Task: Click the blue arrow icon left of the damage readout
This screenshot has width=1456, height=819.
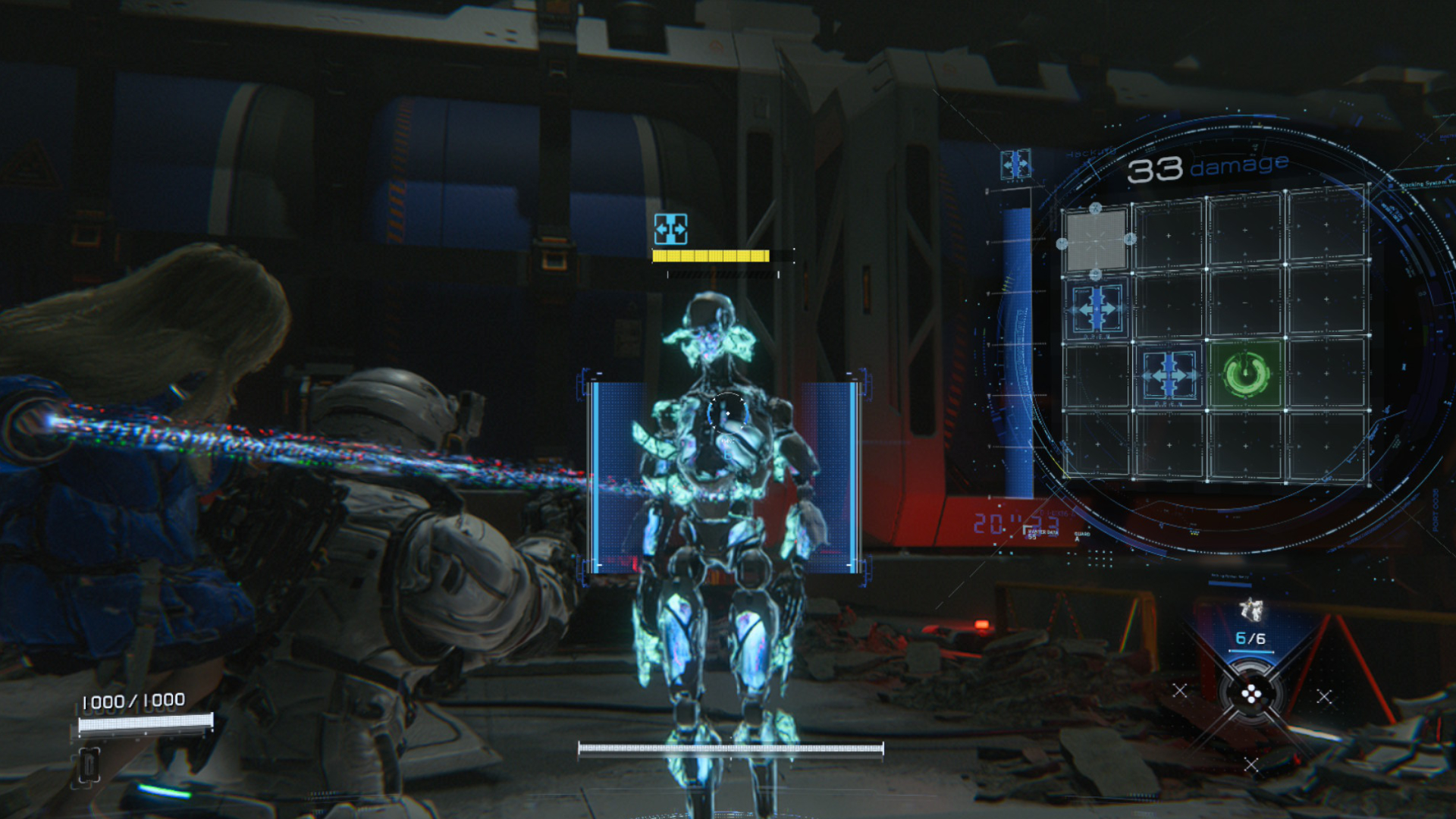Action: pyautogui.click(x=1015, y=164)
